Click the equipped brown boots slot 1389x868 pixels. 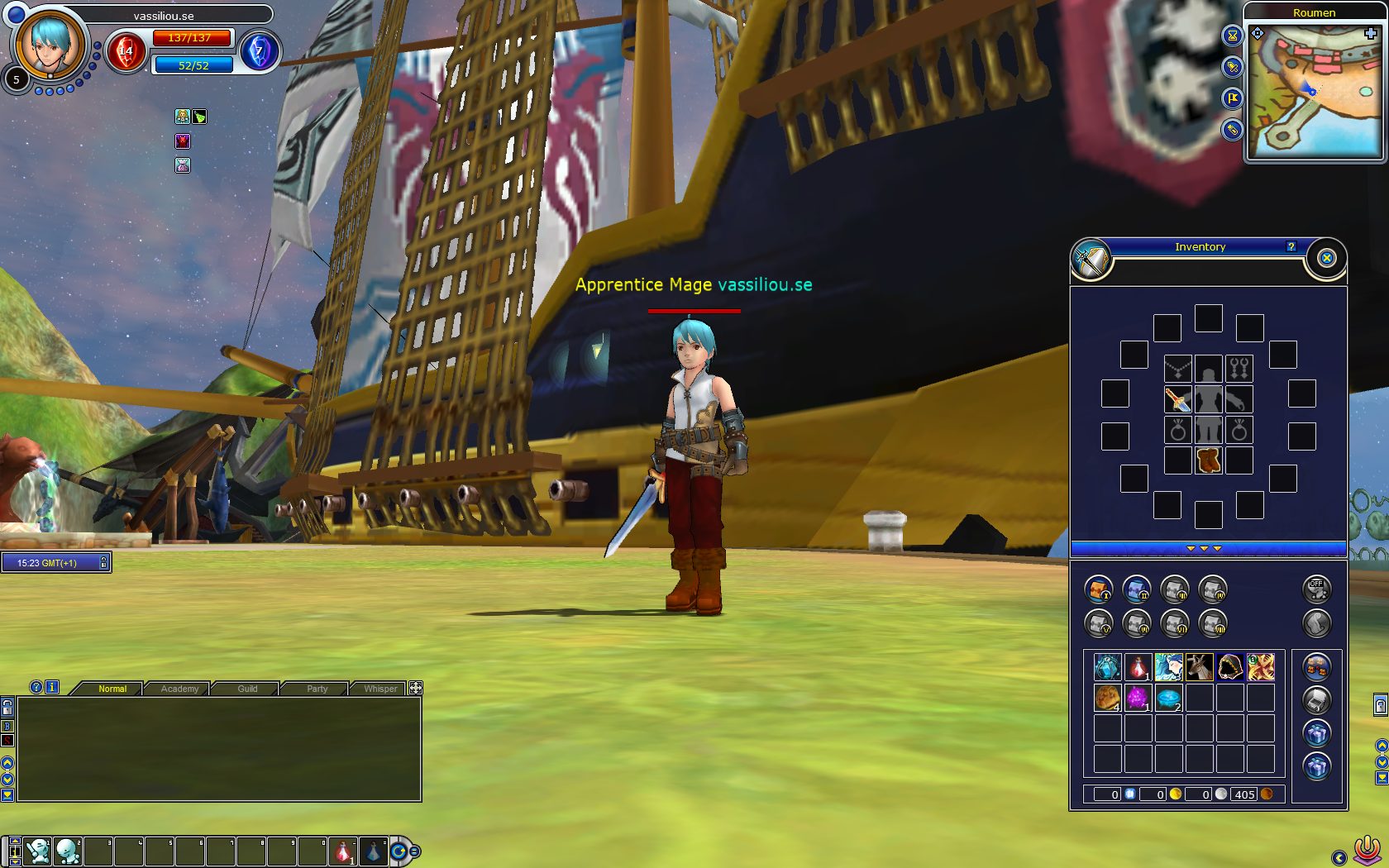[1208, 460]
